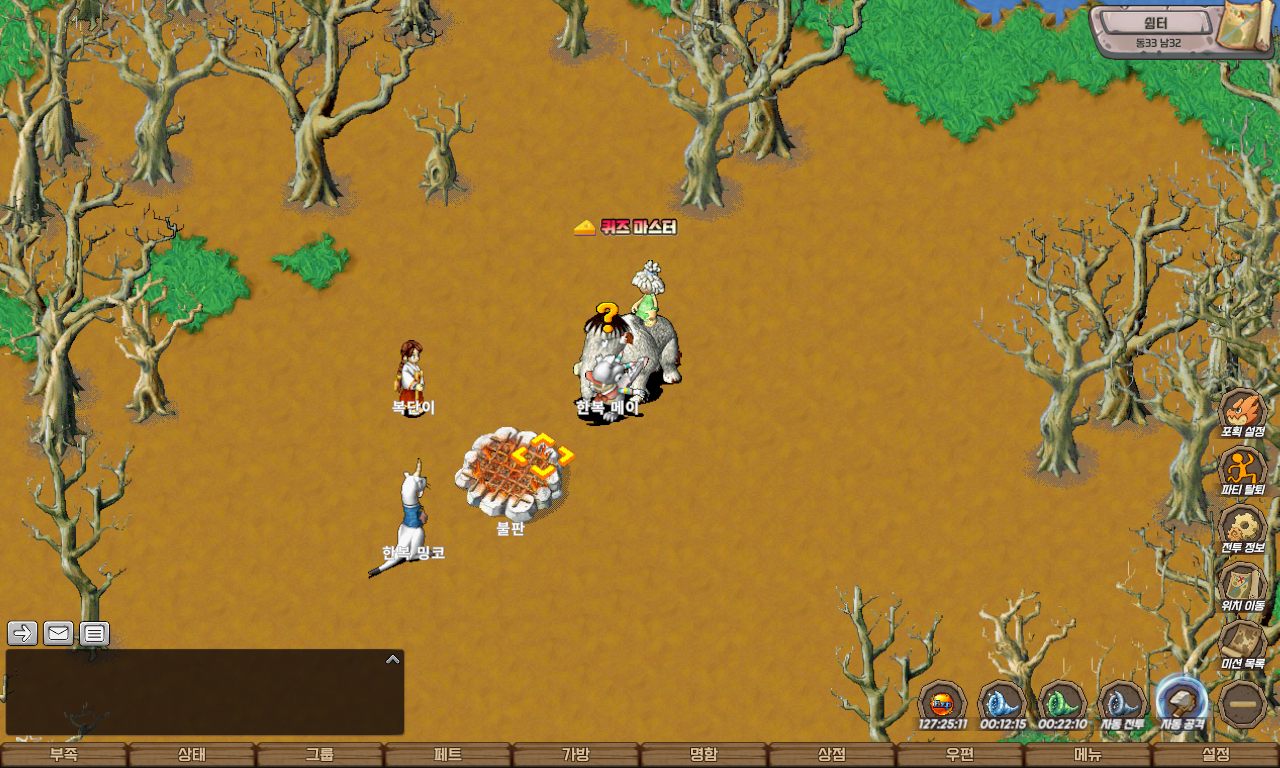This screenshot has height=768, width=1280.
Task: Open the 포획 설정 capture settings icon
Action: (x=1243, y=412)
